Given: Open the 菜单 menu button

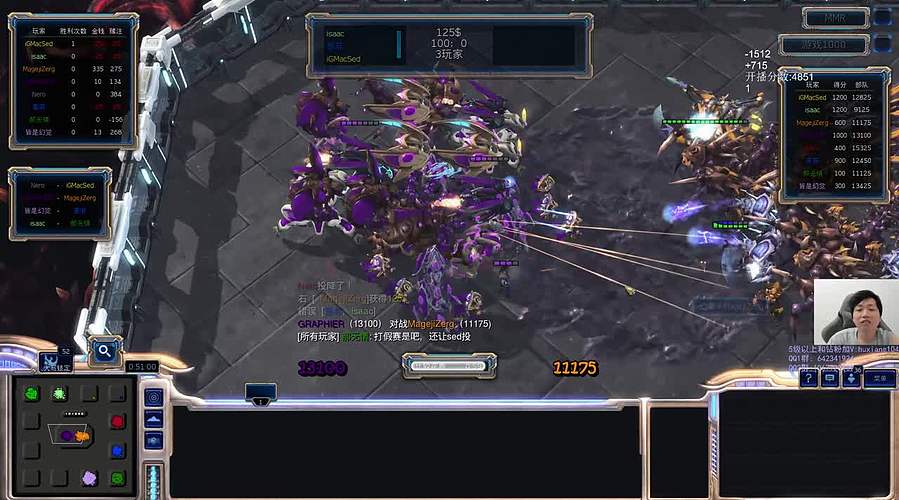Looking at the screenshot, I should pyautogui.click(x=879, y=379).
